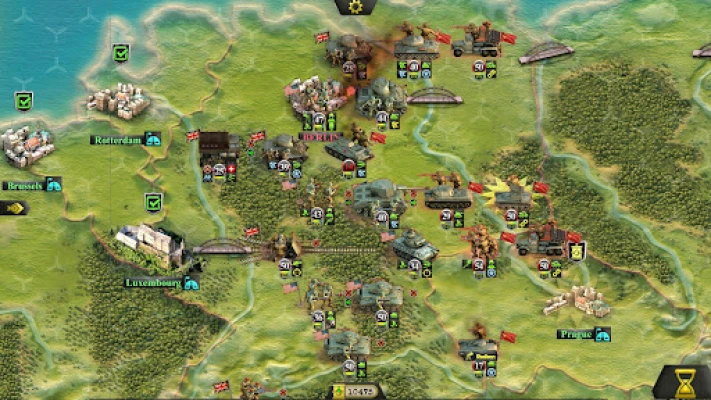Open settings with the gear icon
The image size is (711, 400).
[354, 7]
